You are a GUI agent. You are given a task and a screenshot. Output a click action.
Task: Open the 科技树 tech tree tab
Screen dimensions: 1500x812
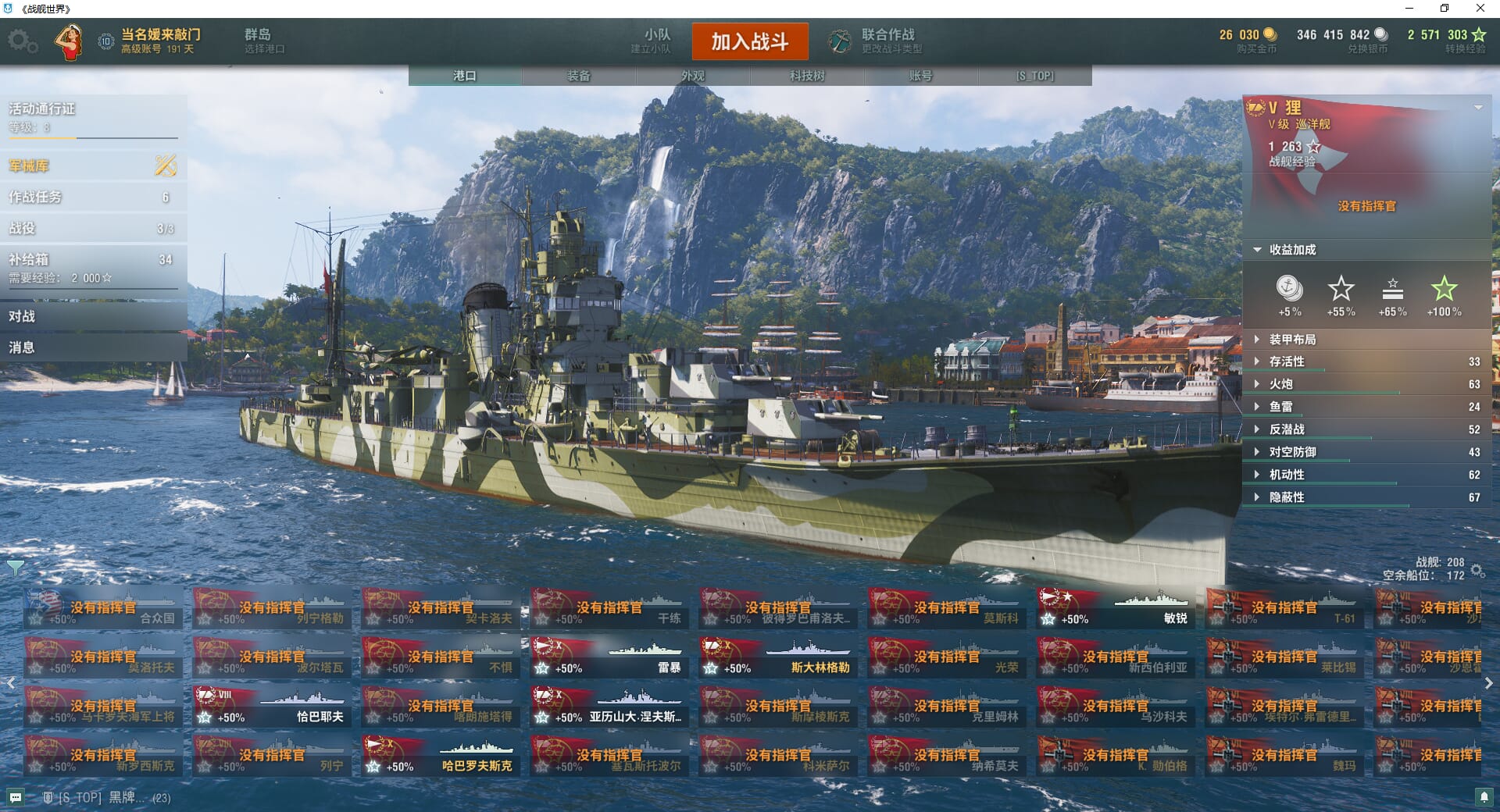pyautogui.click(x=807, y=76)
